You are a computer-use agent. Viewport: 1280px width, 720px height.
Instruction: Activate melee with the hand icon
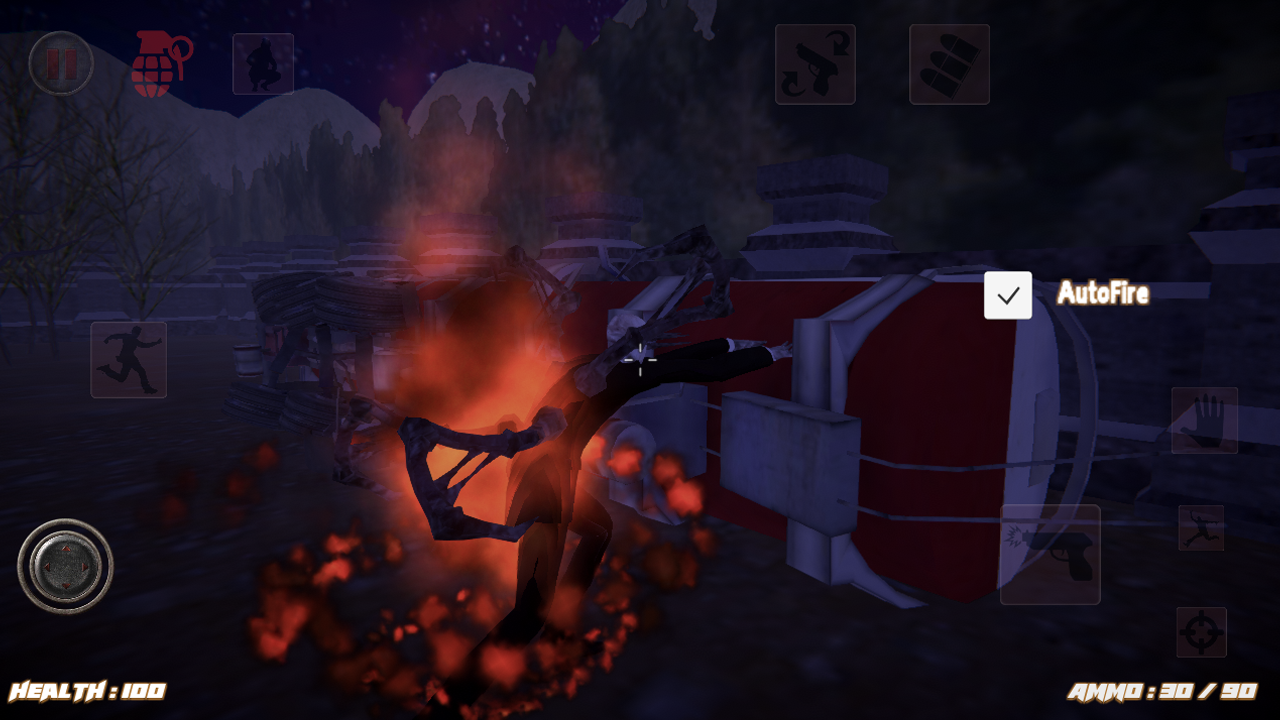(x=1207, y=419)
